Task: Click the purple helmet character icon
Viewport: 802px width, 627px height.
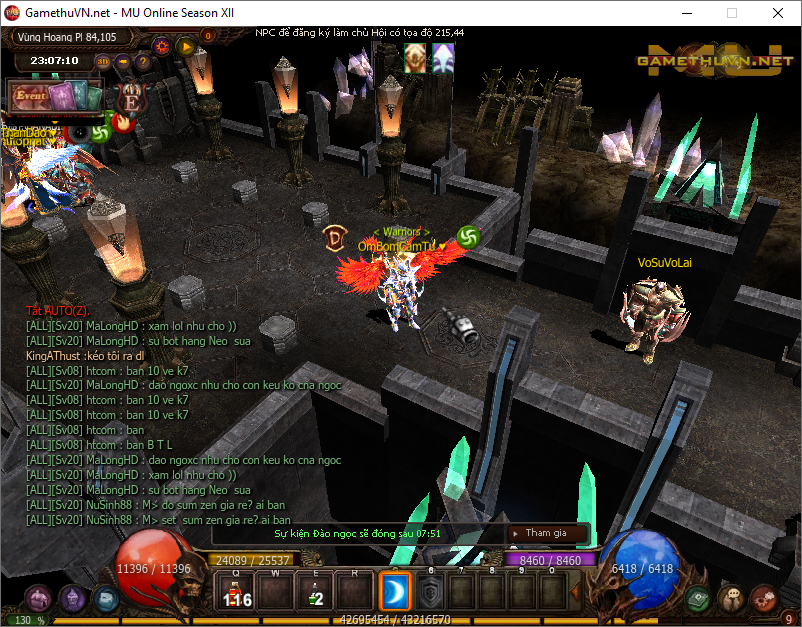Action: click(x=72, y=598)
